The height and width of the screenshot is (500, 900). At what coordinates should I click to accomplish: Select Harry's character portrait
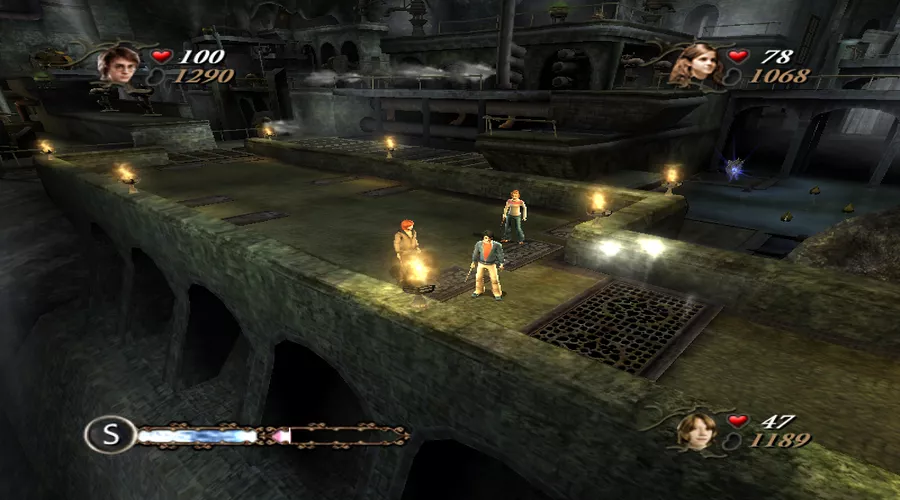coord(120,63)
